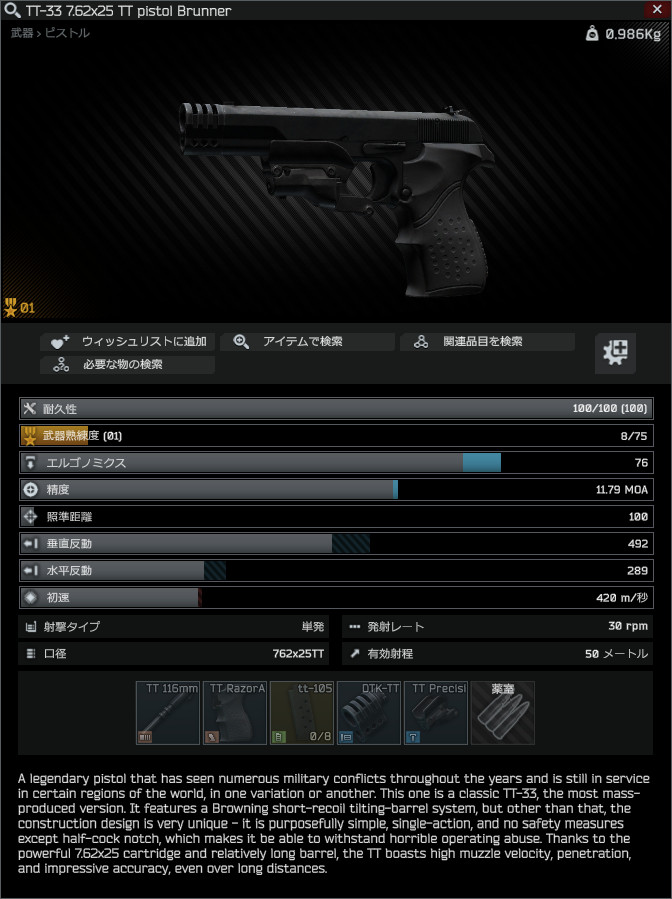Click the magnifier icon in the title bar
The width and height of the screenshot is (672, 899).
pos(12,10)
